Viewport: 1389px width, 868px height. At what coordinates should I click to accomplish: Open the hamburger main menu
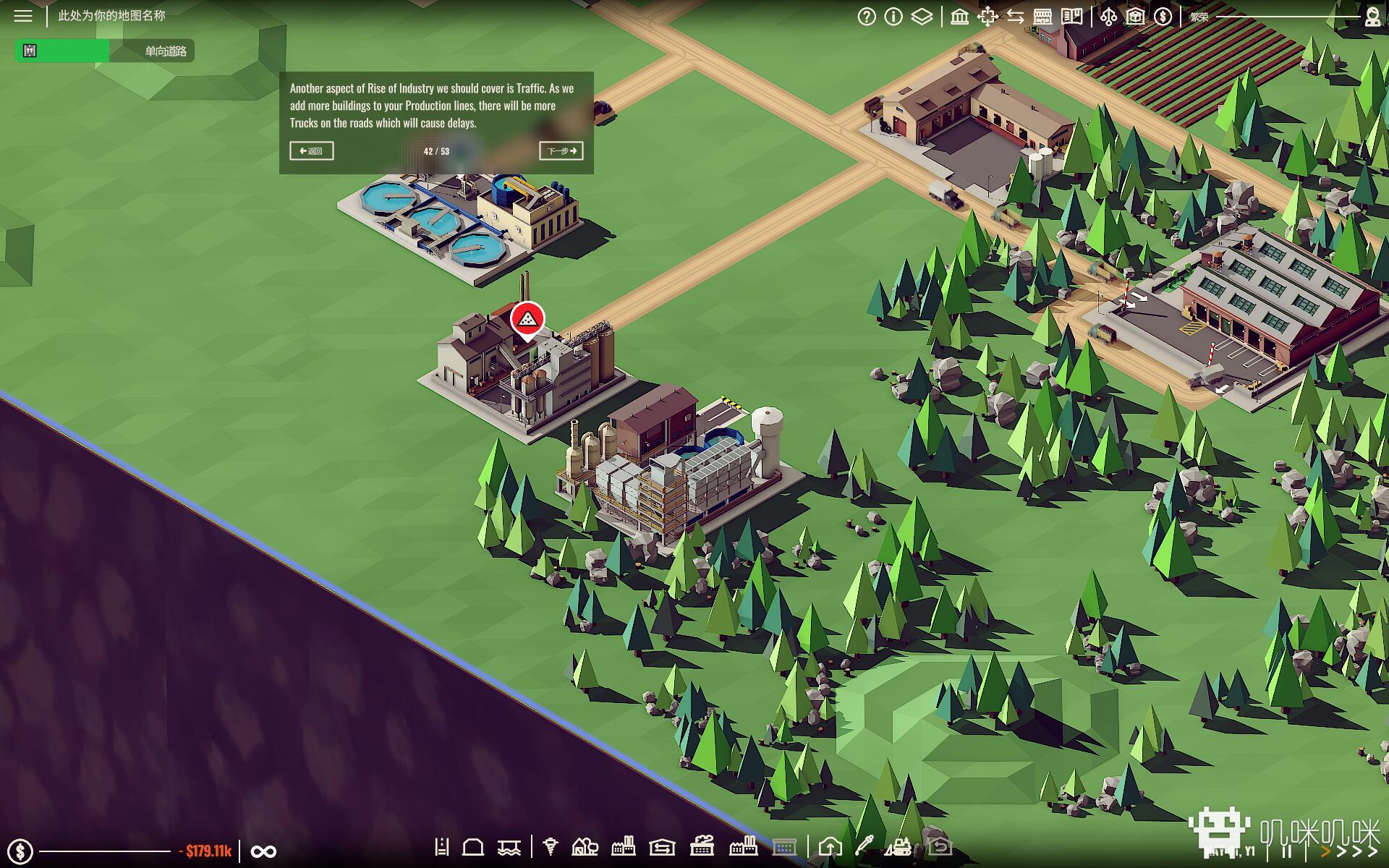(x=23, y=16)
